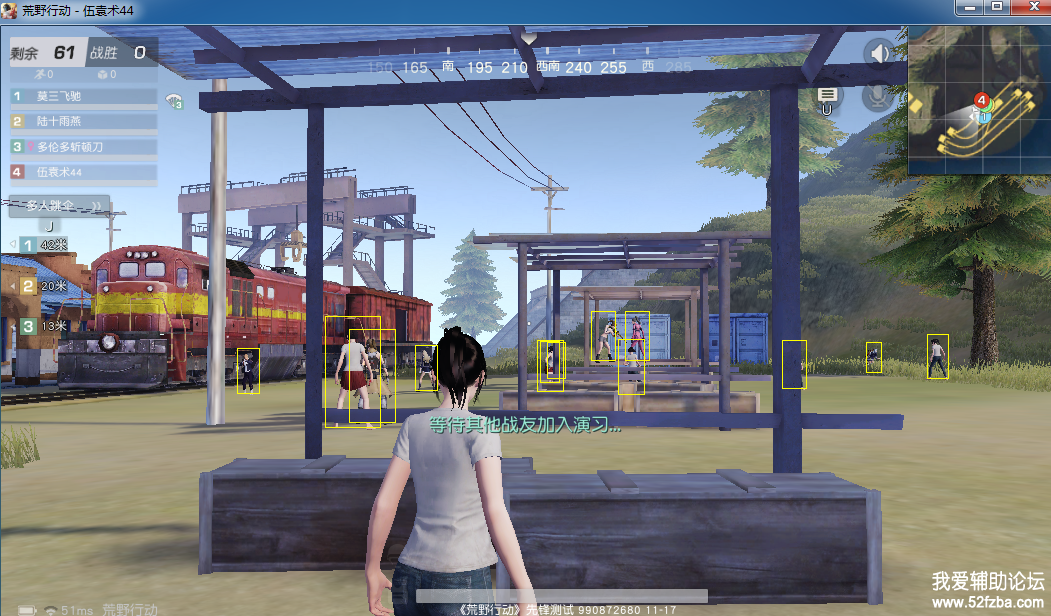Close the game window
Viewport: 1051px width, 616px height.
[x=1027, y=7]
